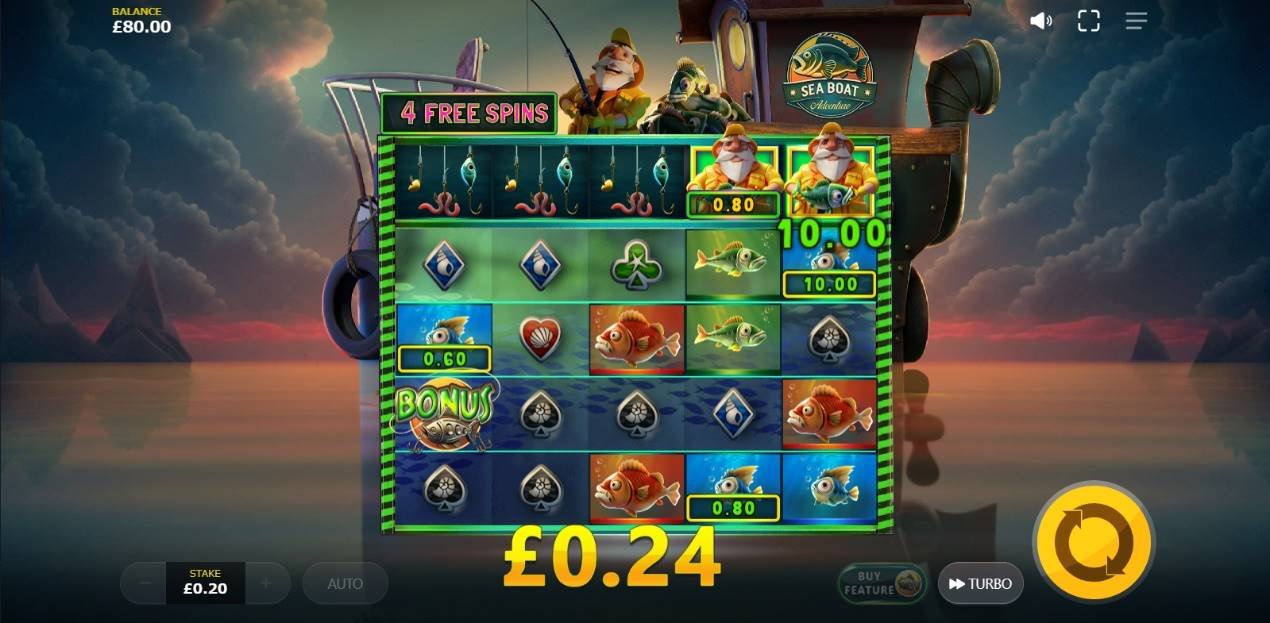Toggle Turbo spin mode
Viewport: 1270px width, 623px height.
pos(980,583)
